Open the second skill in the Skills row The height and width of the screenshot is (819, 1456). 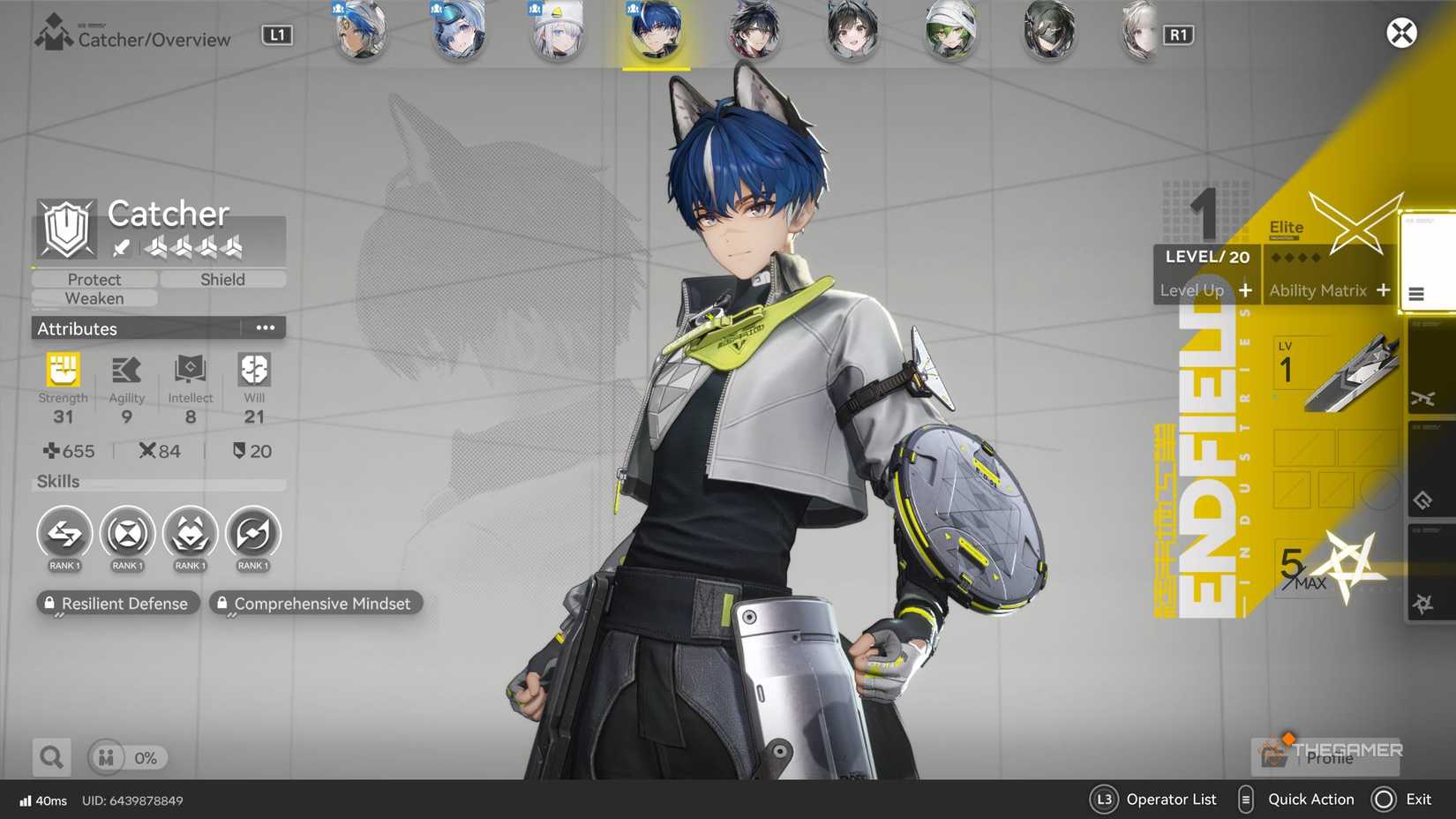pyautogui.click(x=127, y=534)
